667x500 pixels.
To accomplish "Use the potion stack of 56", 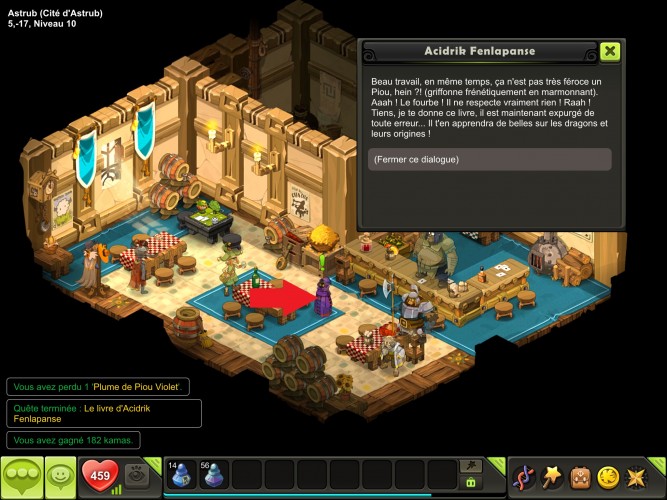I will coord(213,474).
